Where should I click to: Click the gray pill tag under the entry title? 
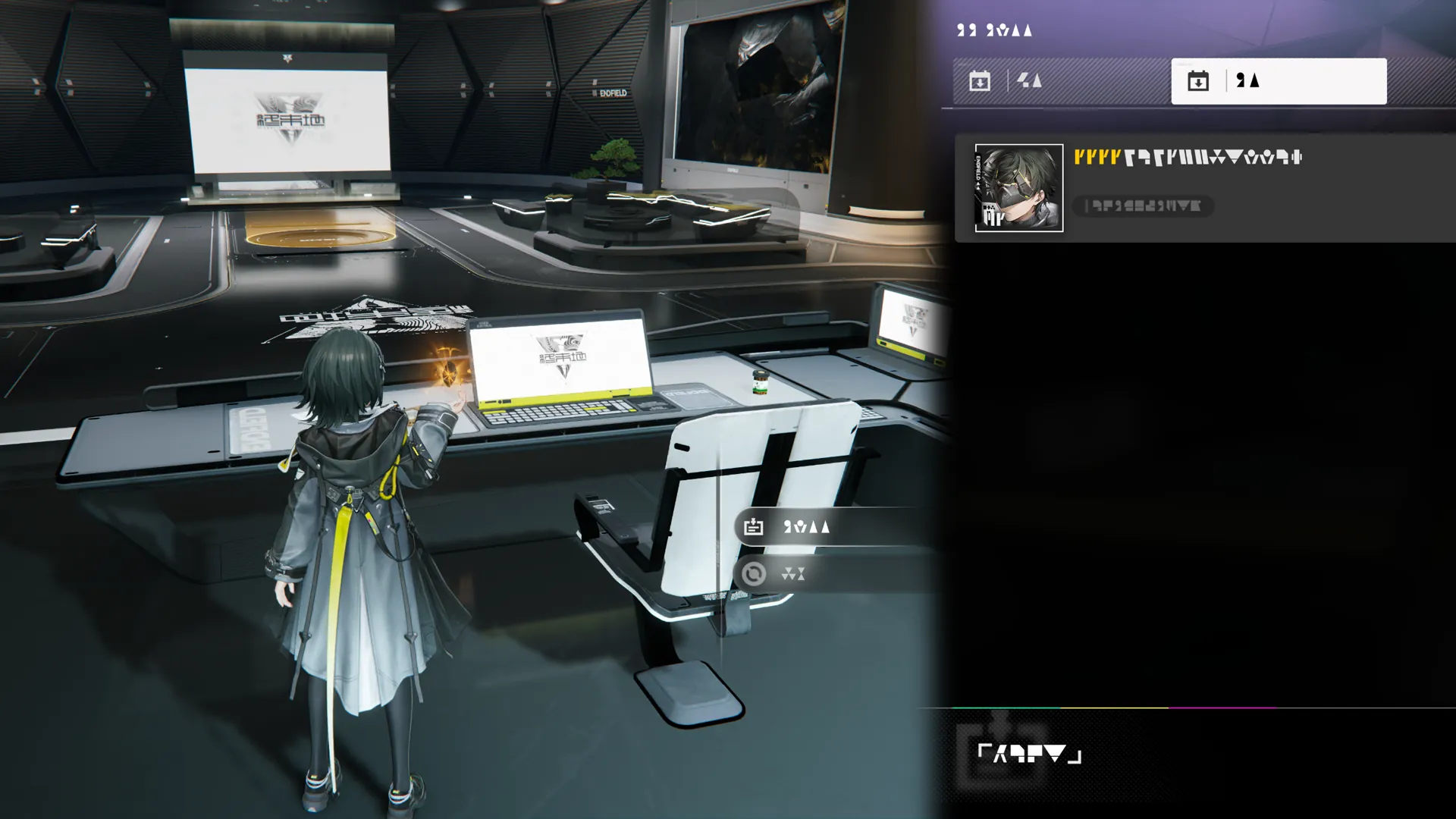pos(1143,206)
